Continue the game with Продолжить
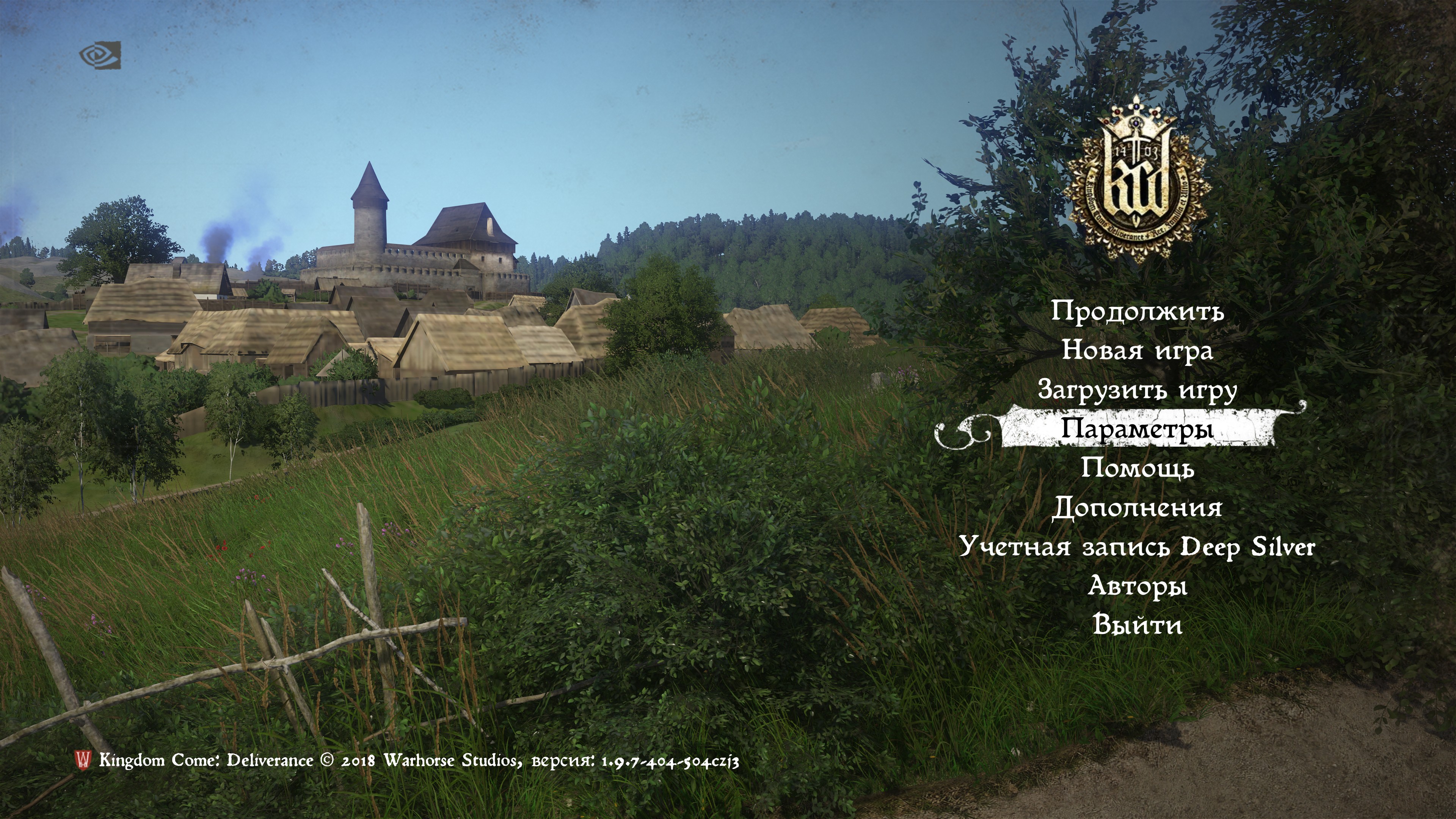 tap(1137, 311)
